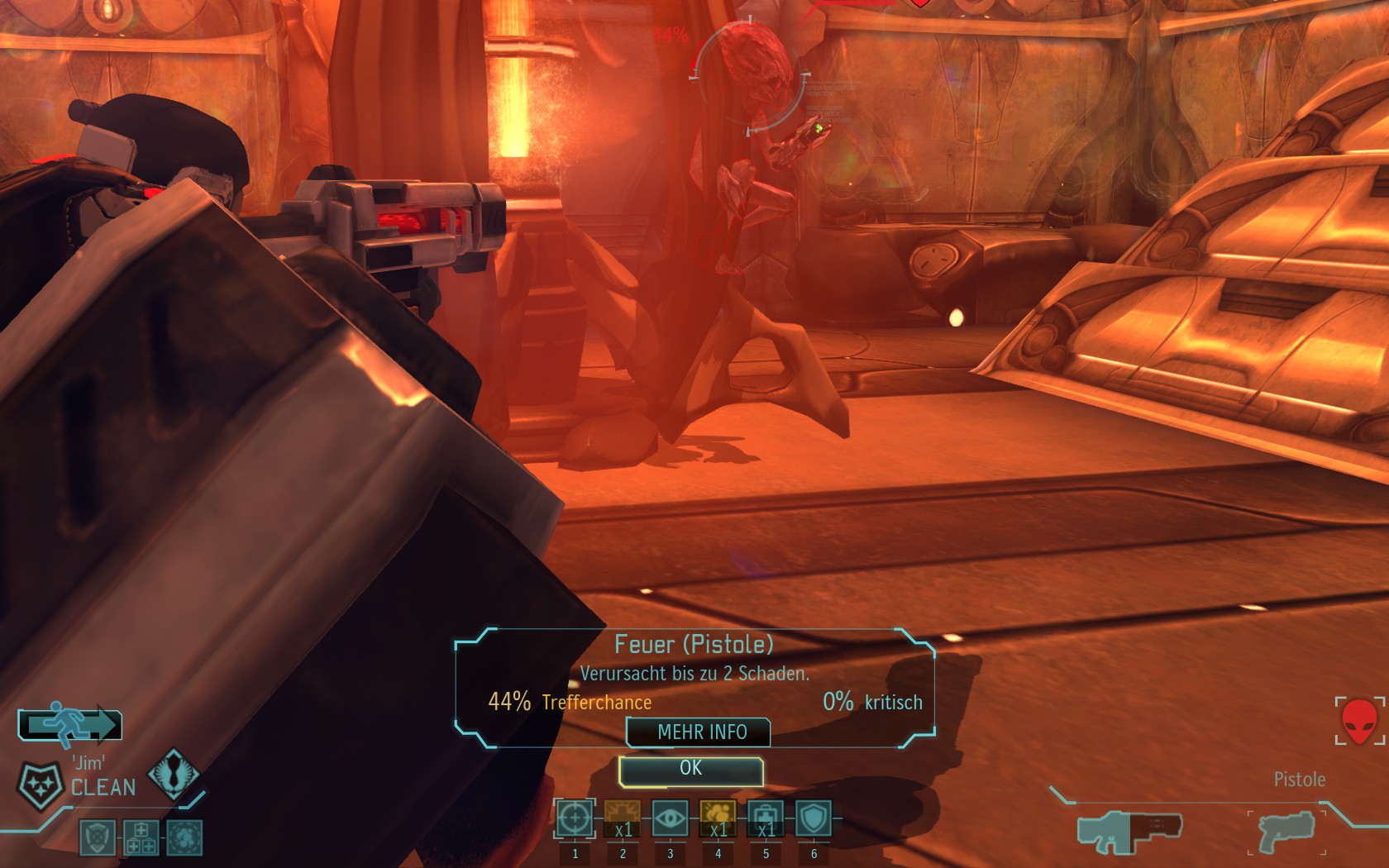Click the crossed shield perk icon
Image resolution: width=1389 pixels, height=868 pixels.
point(97,837)
